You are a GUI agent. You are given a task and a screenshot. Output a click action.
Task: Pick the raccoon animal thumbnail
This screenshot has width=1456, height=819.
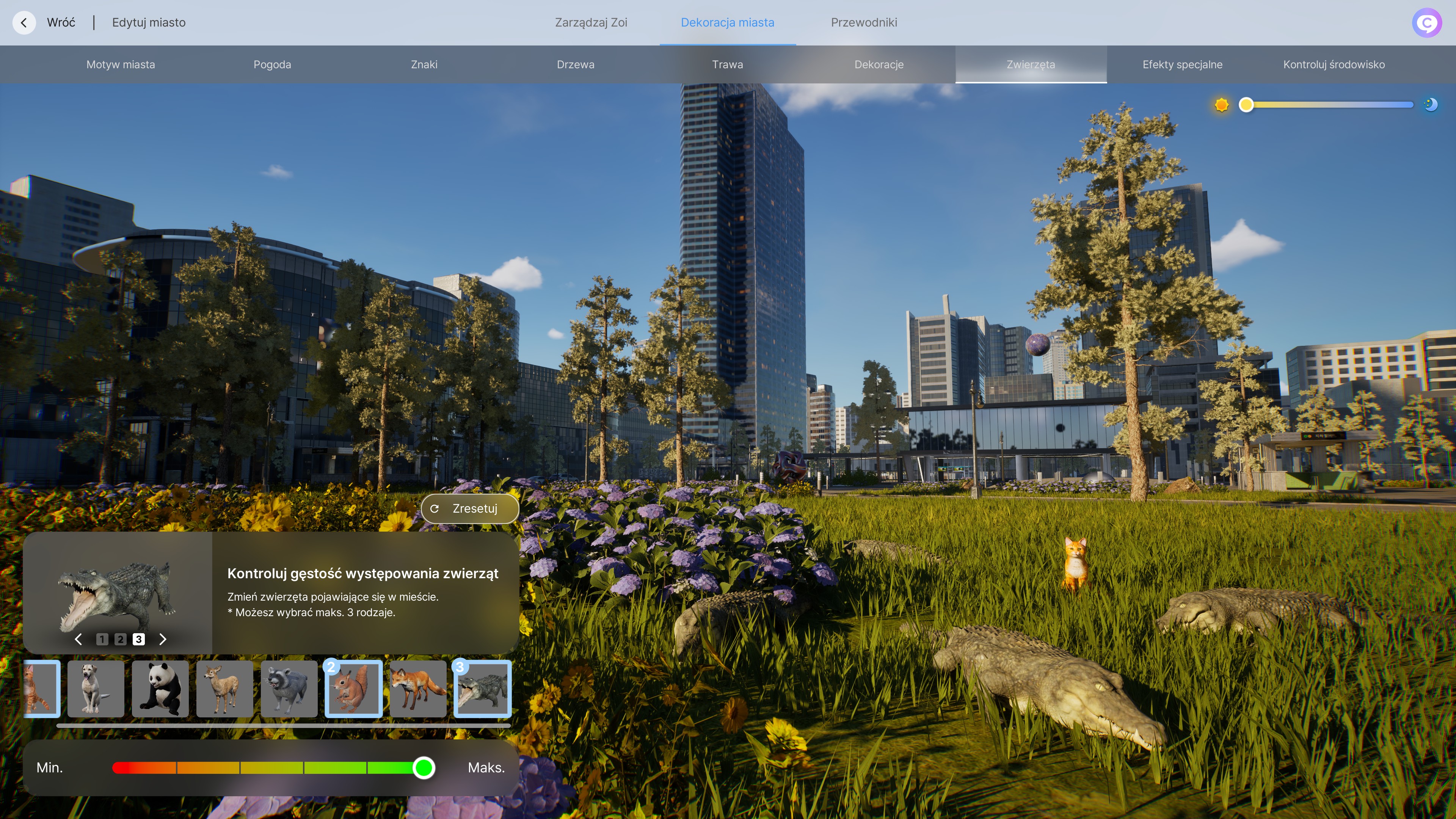coord(289,689)
